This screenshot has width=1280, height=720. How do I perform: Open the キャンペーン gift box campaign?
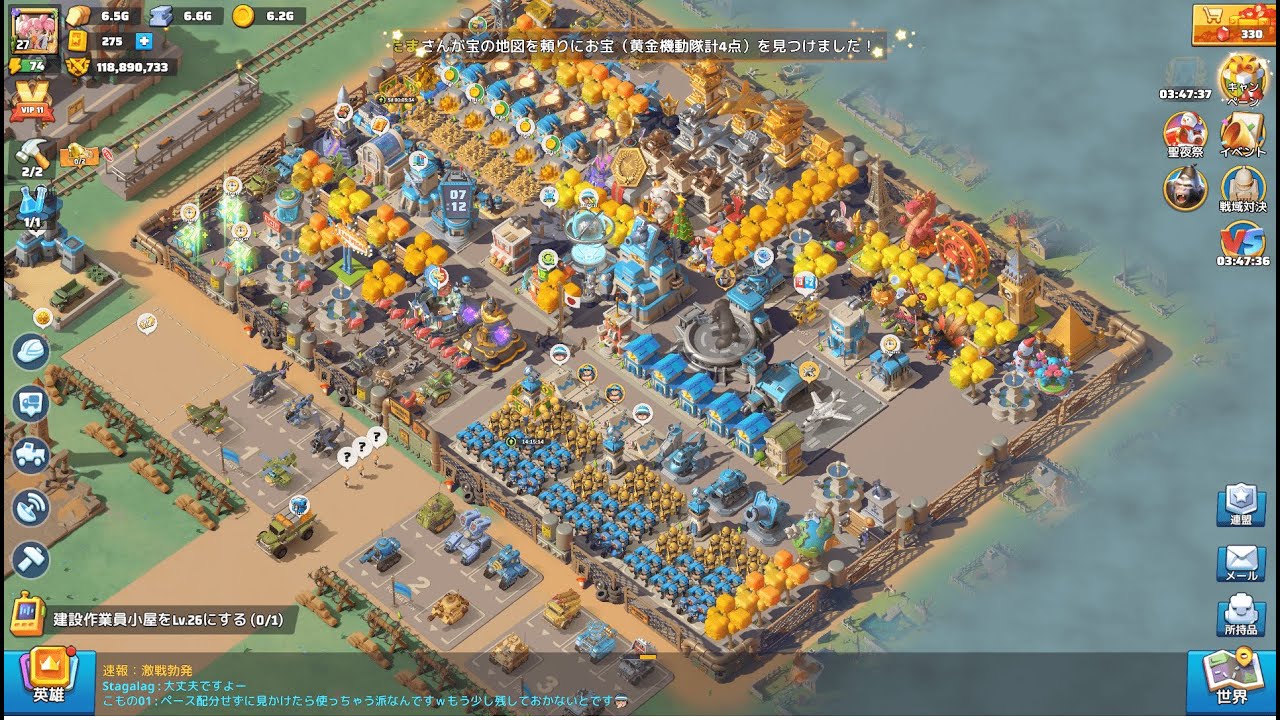point(1242,78)
